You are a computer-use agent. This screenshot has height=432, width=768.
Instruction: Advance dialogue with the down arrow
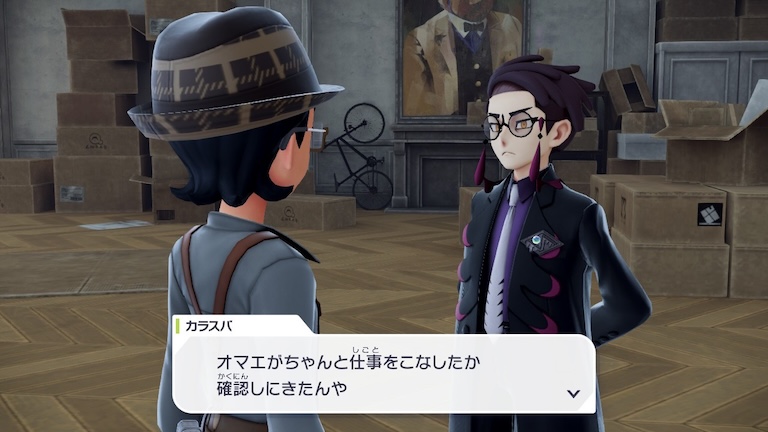tap(573, 393)
